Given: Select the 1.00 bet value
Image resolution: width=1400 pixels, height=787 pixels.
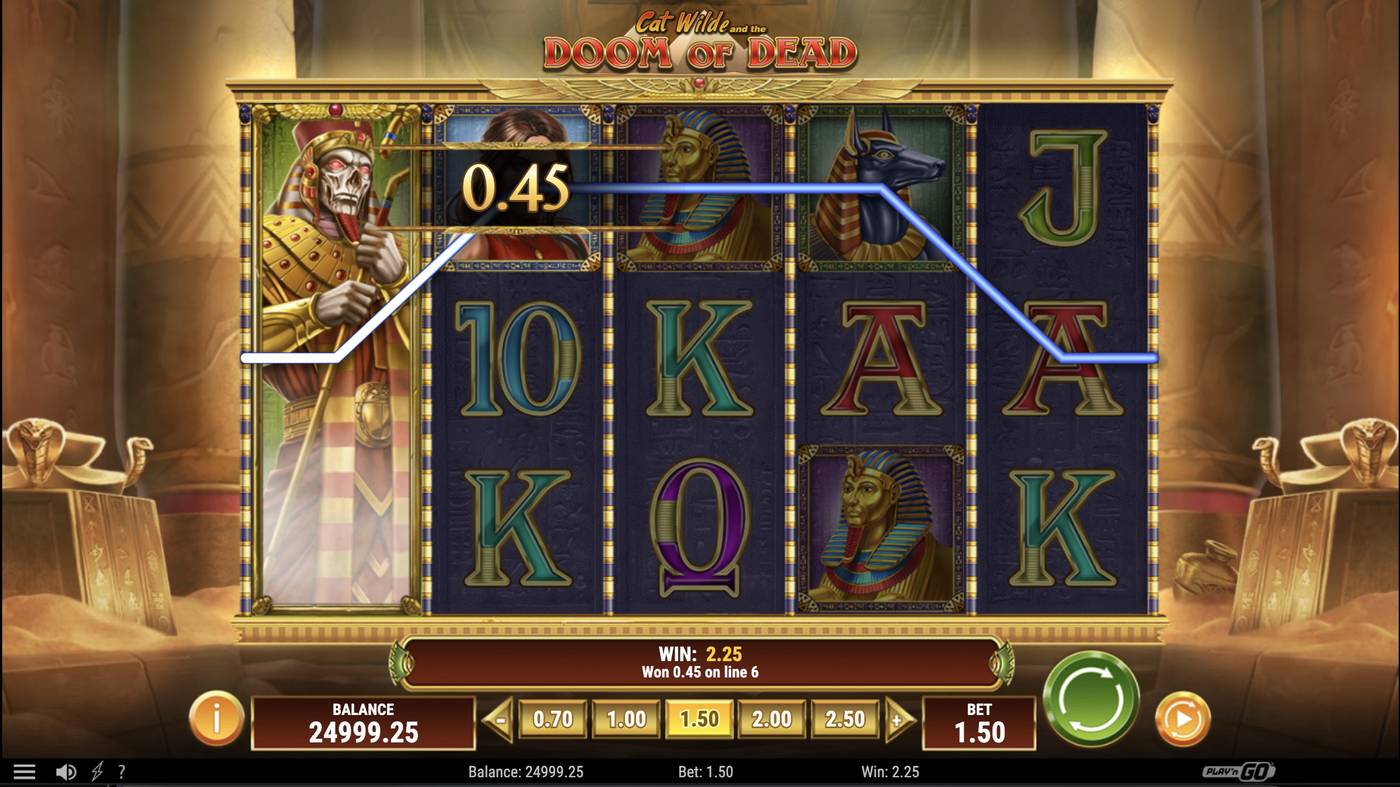Looking at the screenshot, I should coord(625,718).
